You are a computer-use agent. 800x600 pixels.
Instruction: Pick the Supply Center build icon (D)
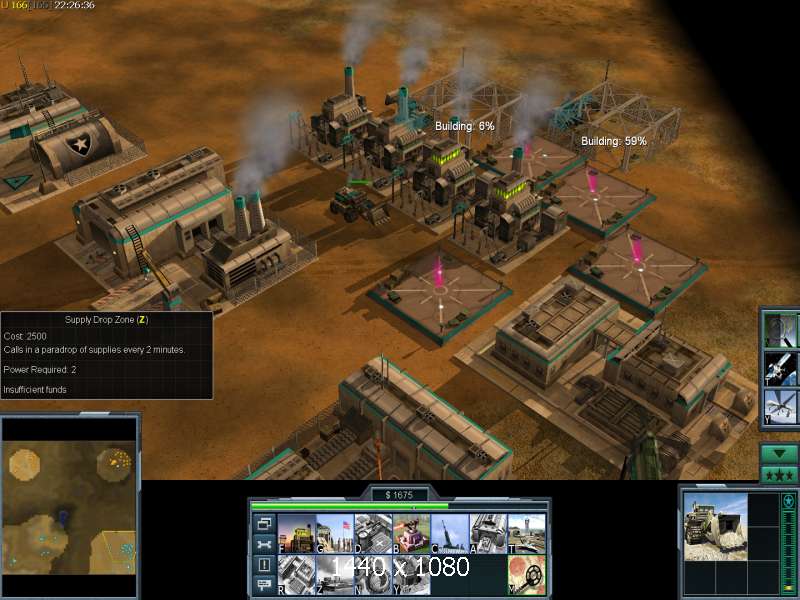click(372, 533)
